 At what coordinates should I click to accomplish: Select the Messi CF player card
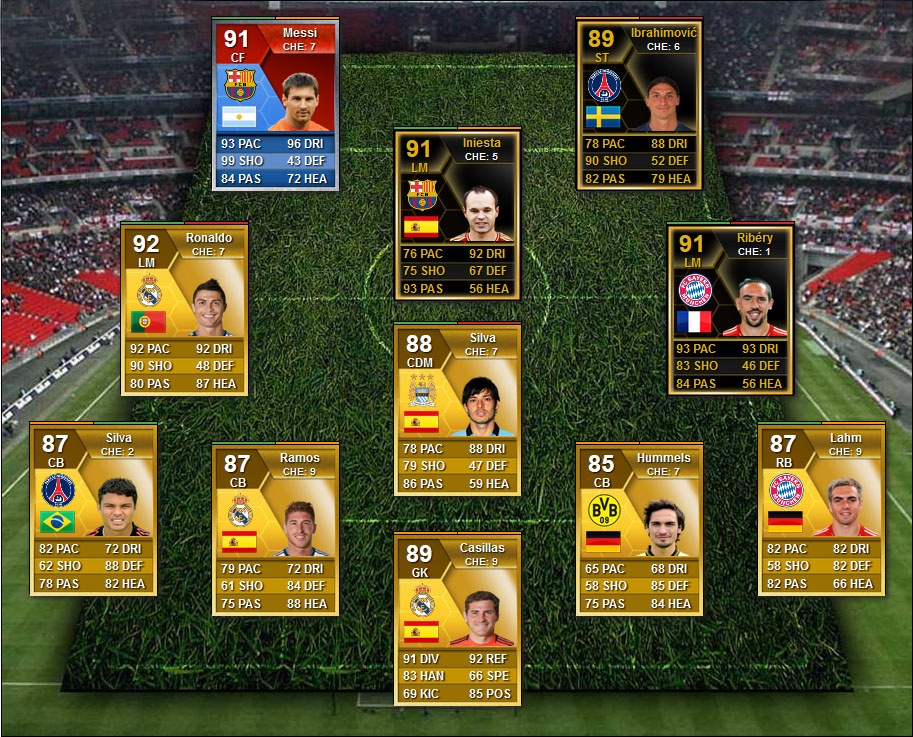(x=275, y=105)
